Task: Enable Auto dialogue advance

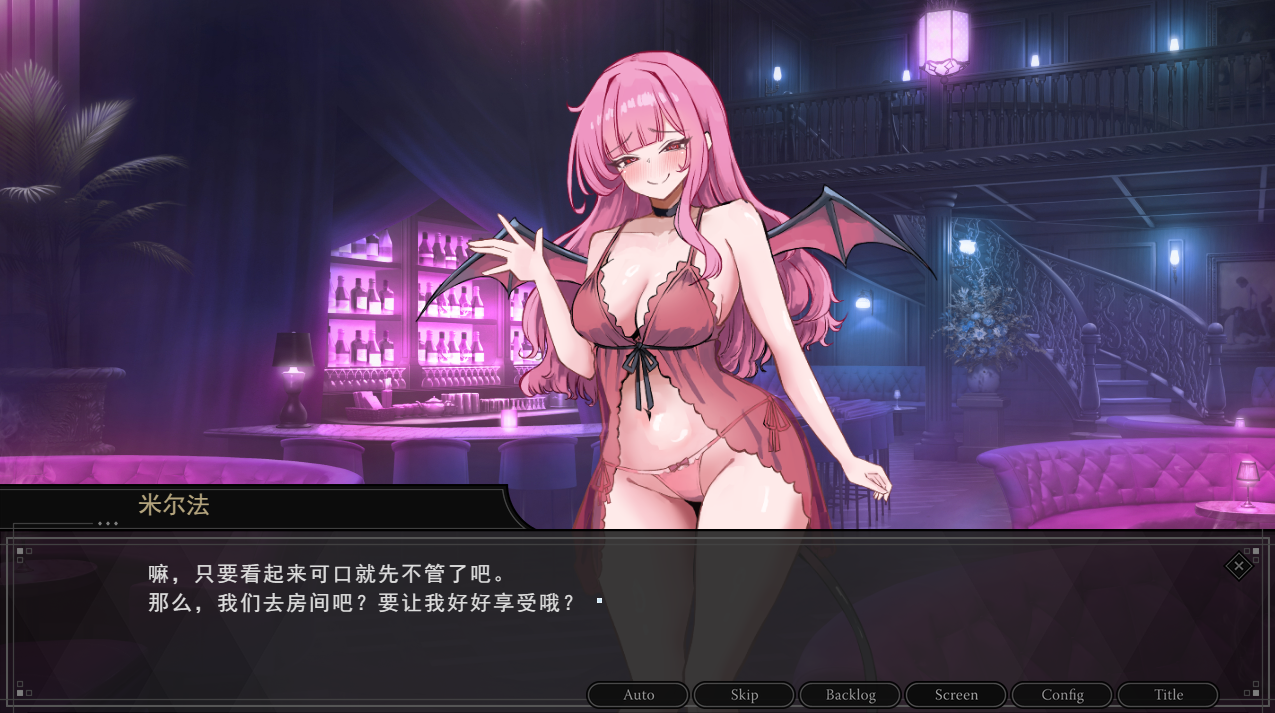Action: [x=638, y=695]
